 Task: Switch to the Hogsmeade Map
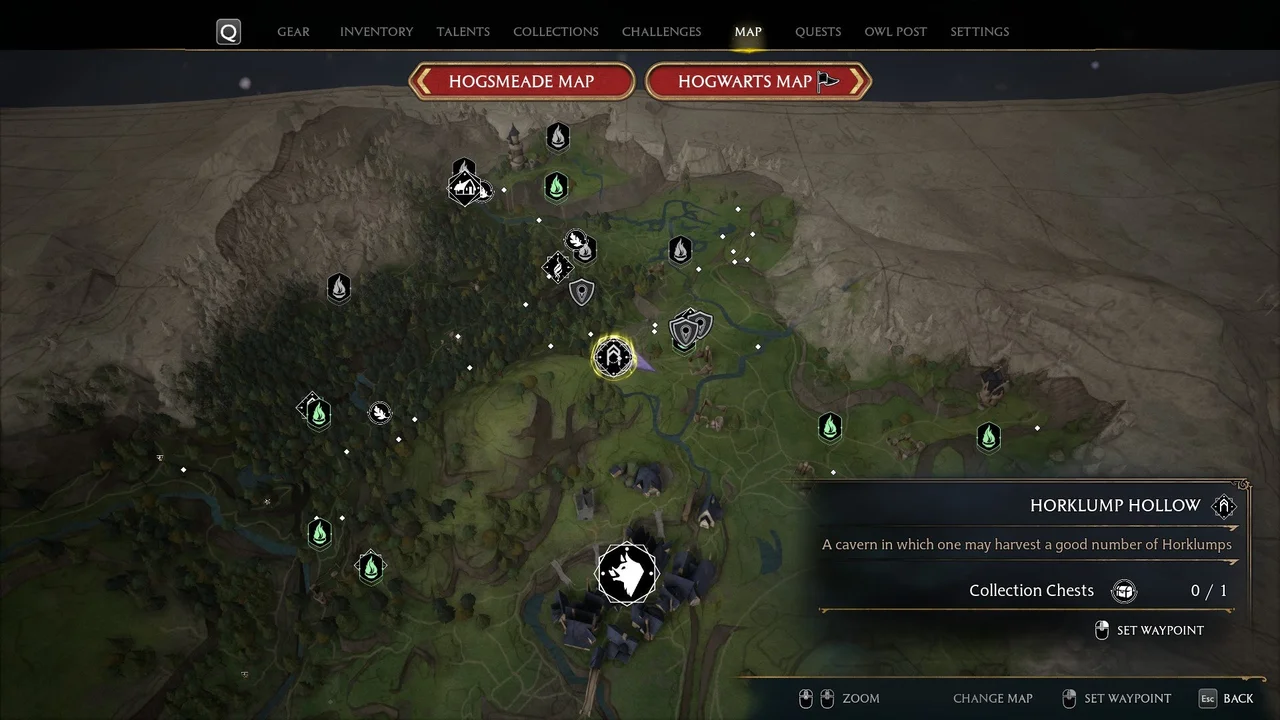tap(521, 82)
